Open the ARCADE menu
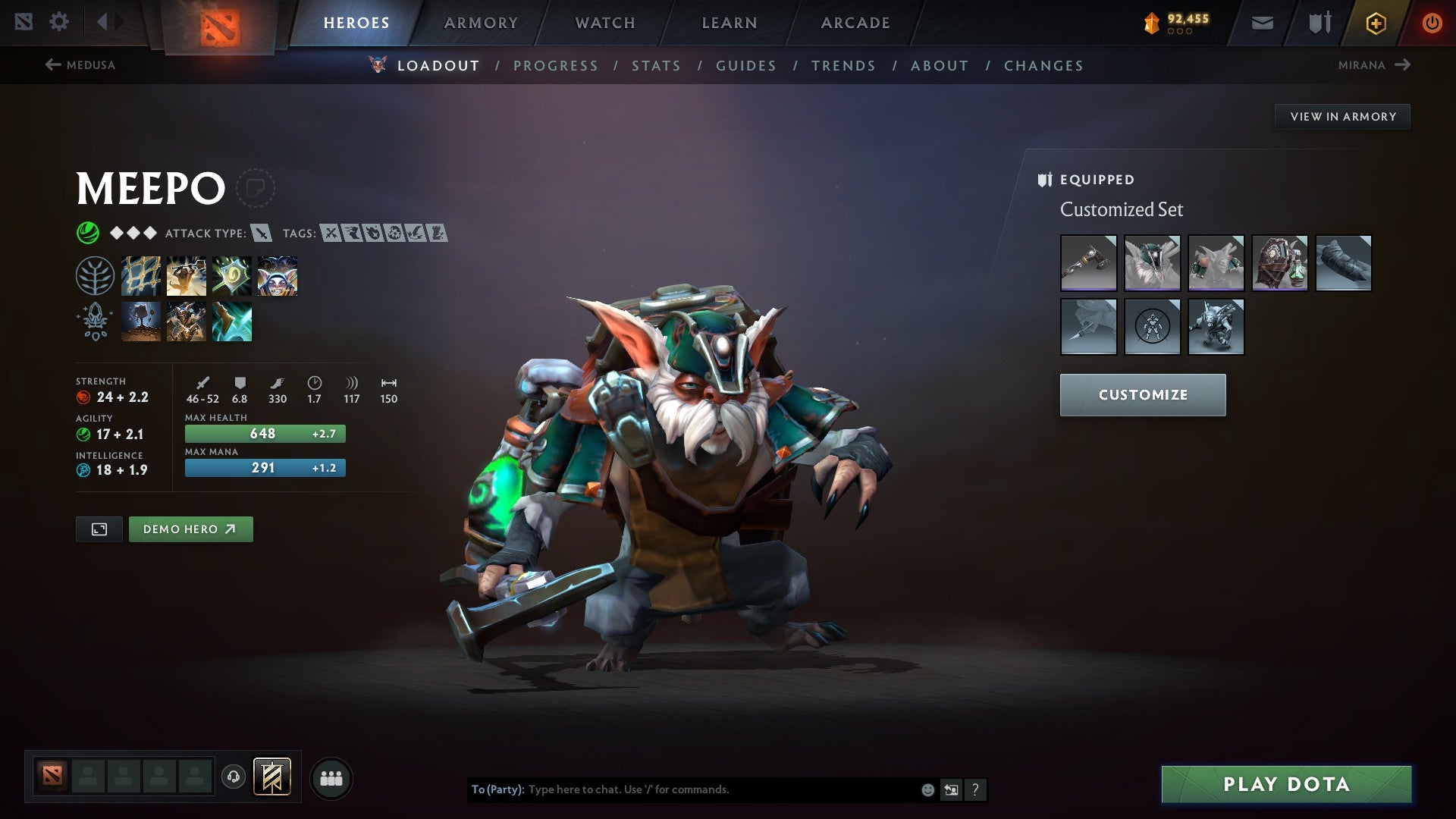Screen dimensions: 1456x819 click(855, 23)
